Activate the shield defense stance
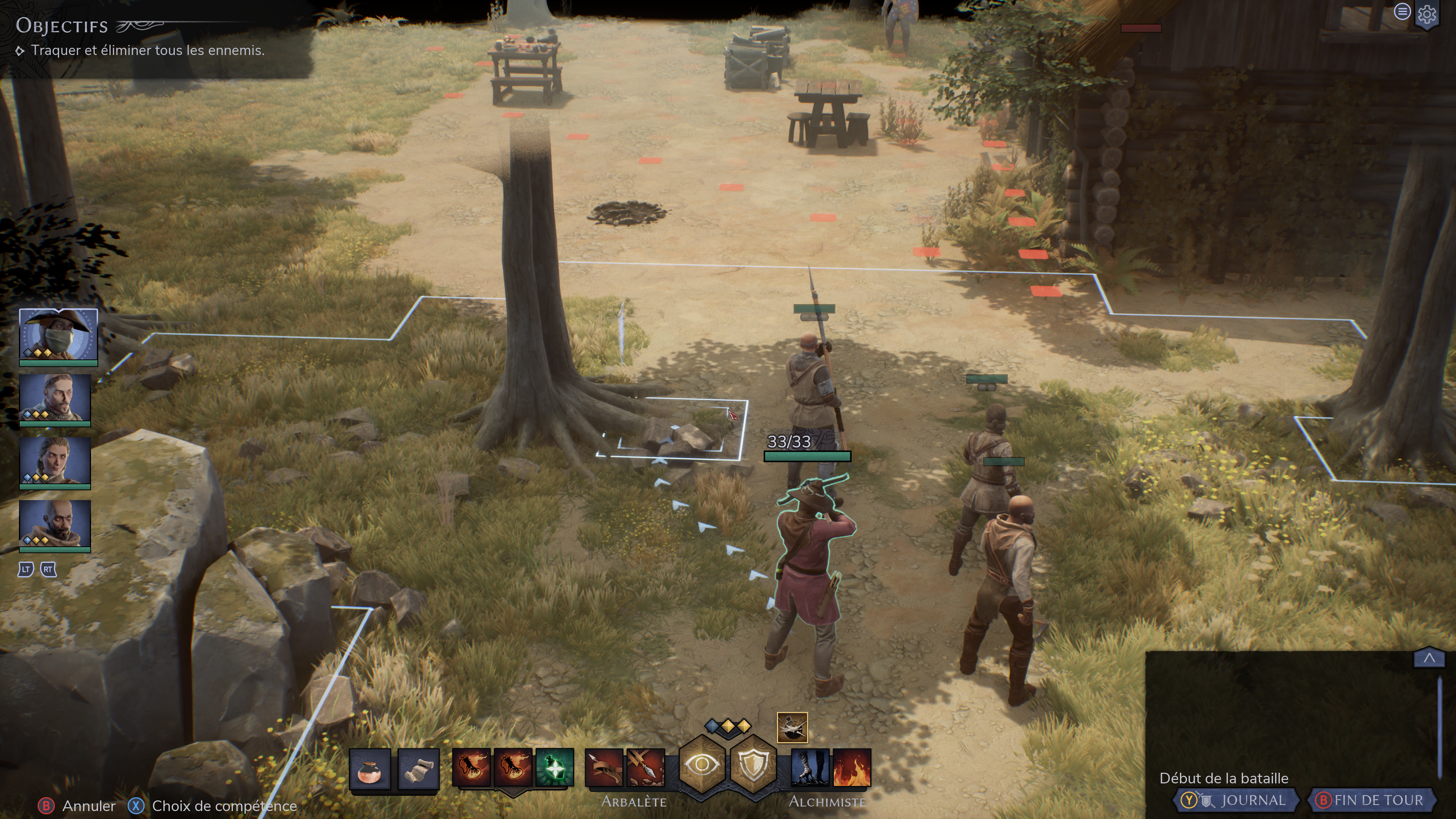Image resolution: width=1456 pixels, height=819 pixels. coord(753,765)
